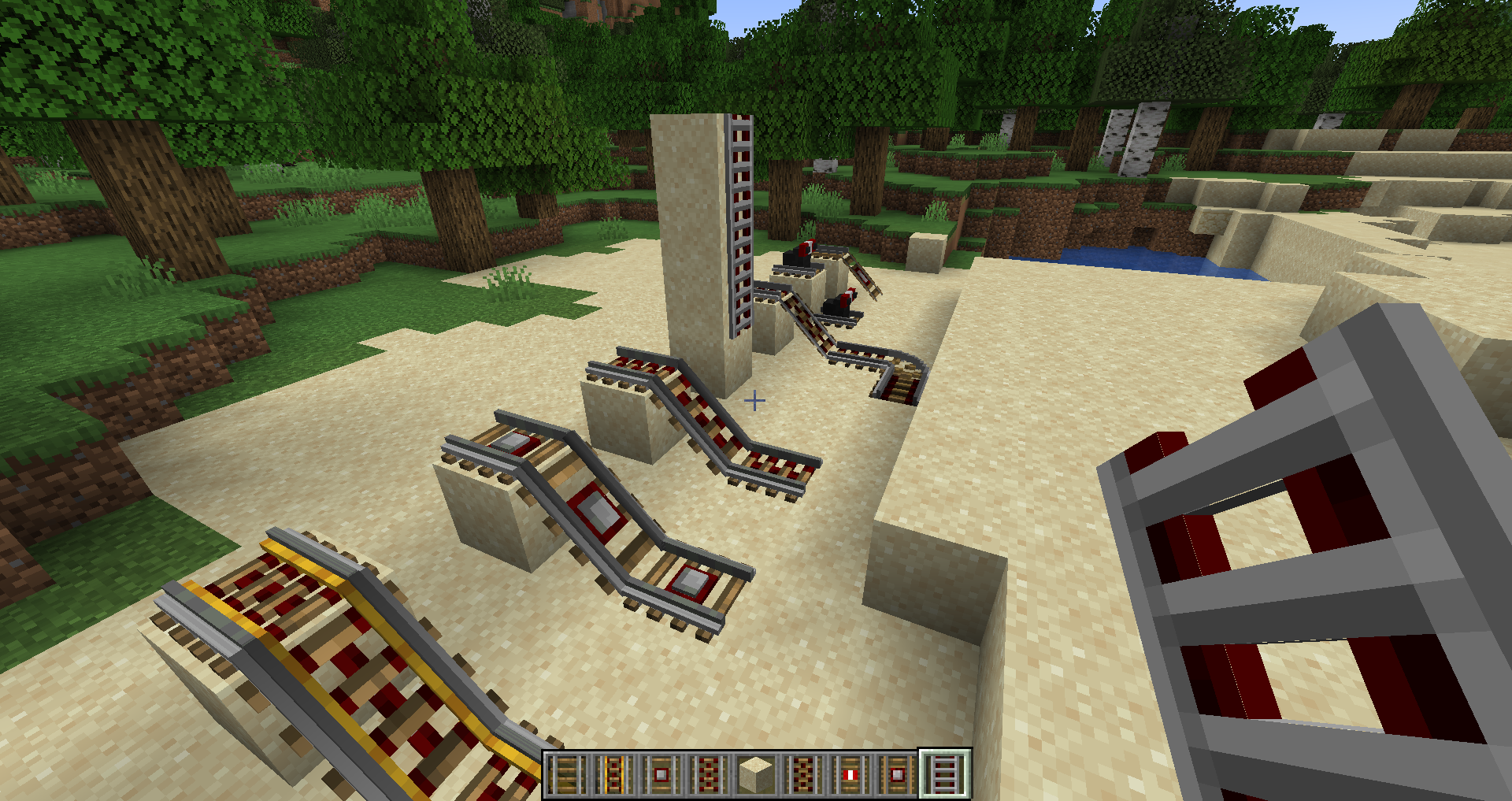1512x801 pixels.
Task: Click the crosshair at screen center
Action: (755, 401)
